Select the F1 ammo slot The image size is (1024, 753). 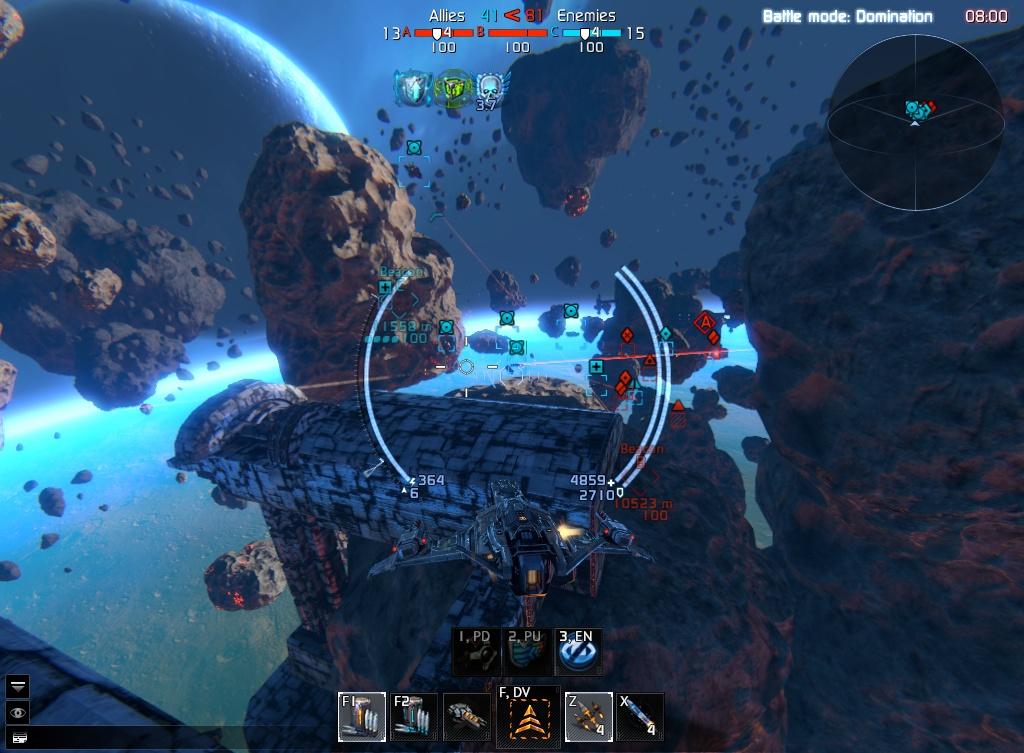[x=361, y=716]
